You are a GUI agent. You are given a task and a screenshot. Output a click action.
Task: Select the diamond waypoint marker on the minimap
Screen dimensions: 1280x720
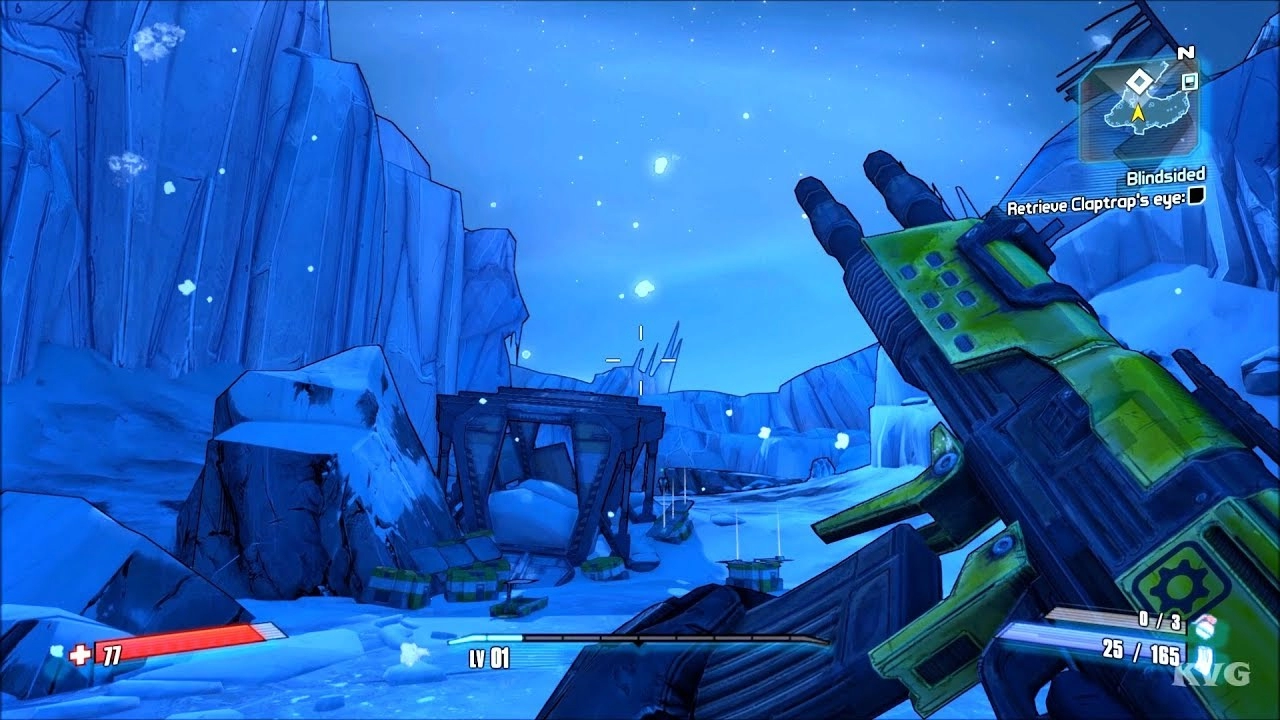1138,81
